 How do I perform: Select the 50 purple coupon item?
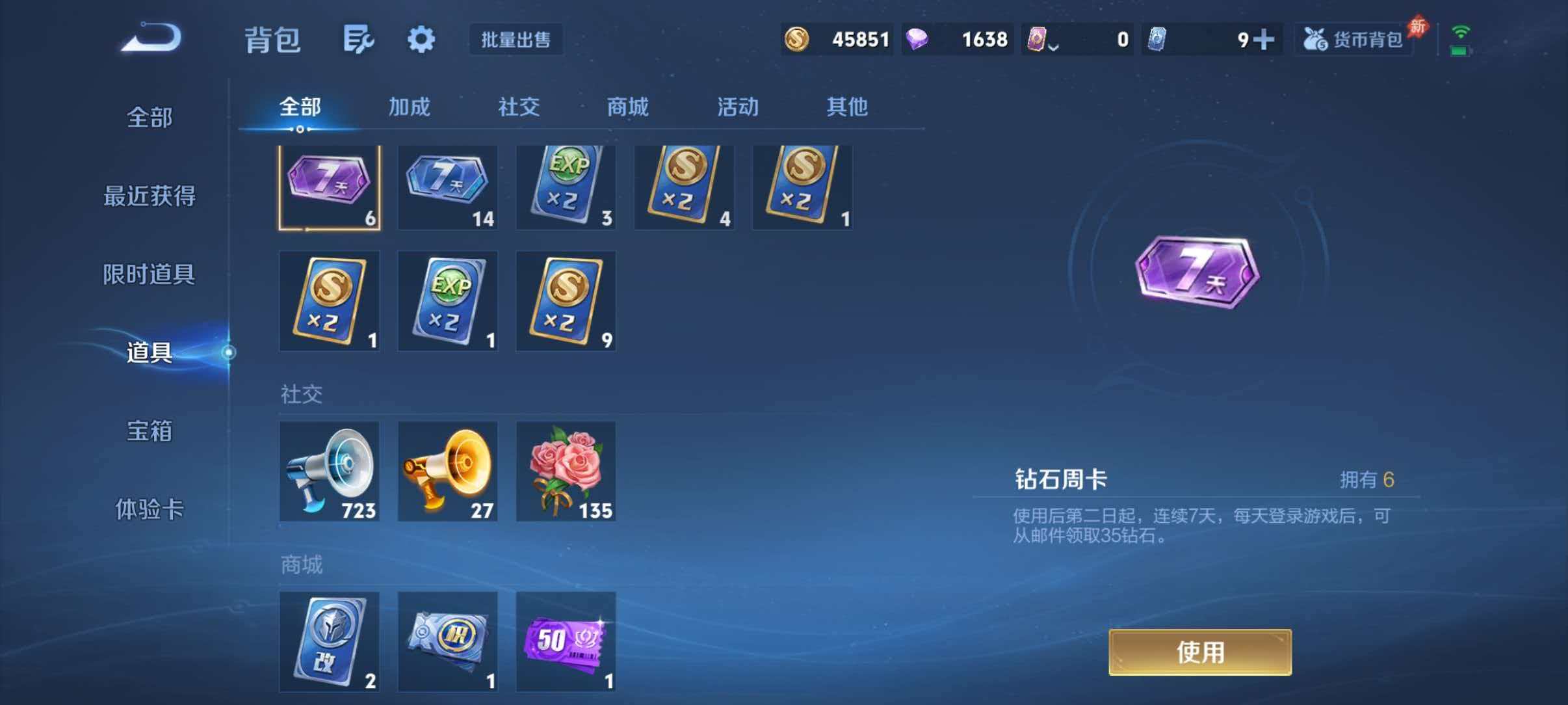566,643
